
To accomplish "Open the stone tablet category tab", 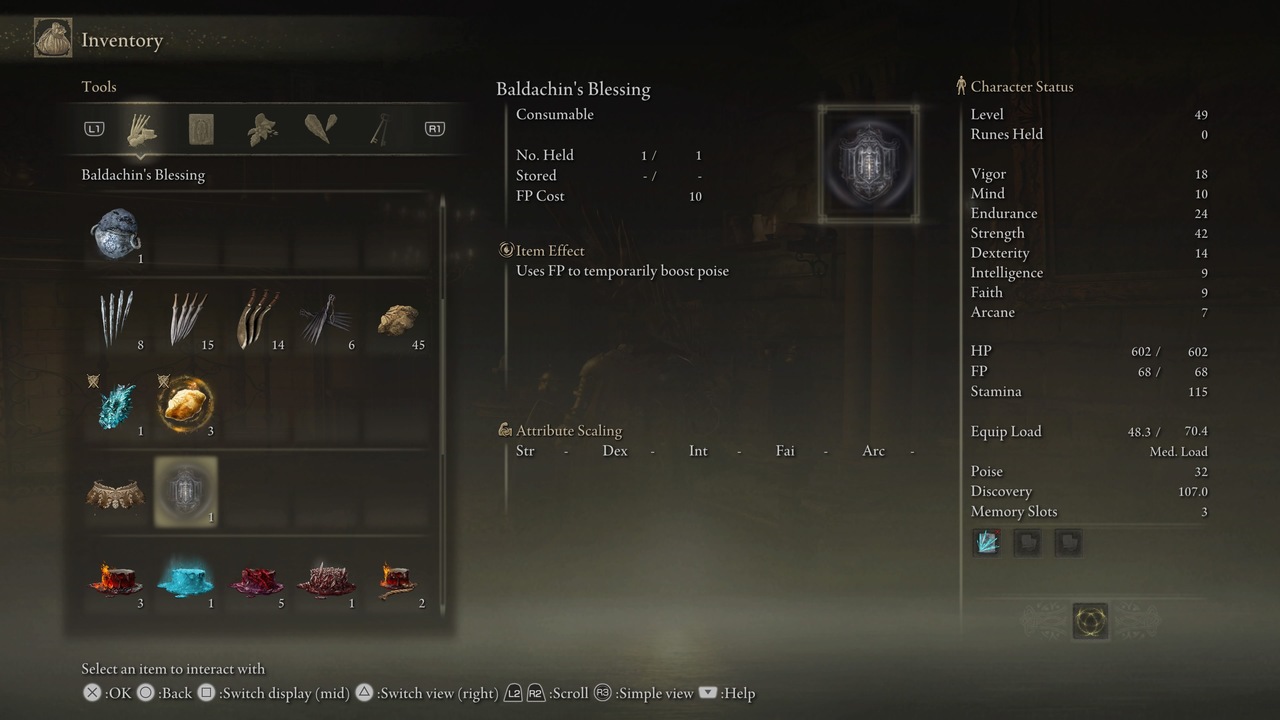I will tap(201, 129).
